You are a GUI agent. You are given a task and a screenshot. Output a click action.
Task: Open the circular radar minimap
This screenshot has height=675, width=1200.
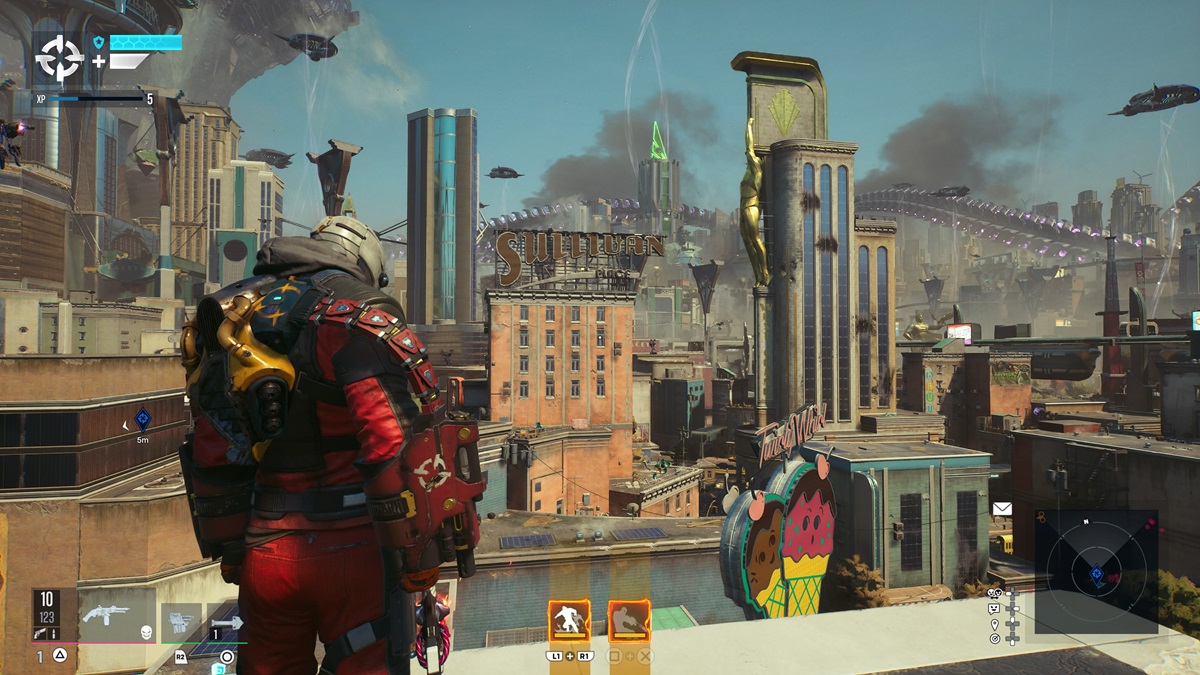click(1096, 572)
